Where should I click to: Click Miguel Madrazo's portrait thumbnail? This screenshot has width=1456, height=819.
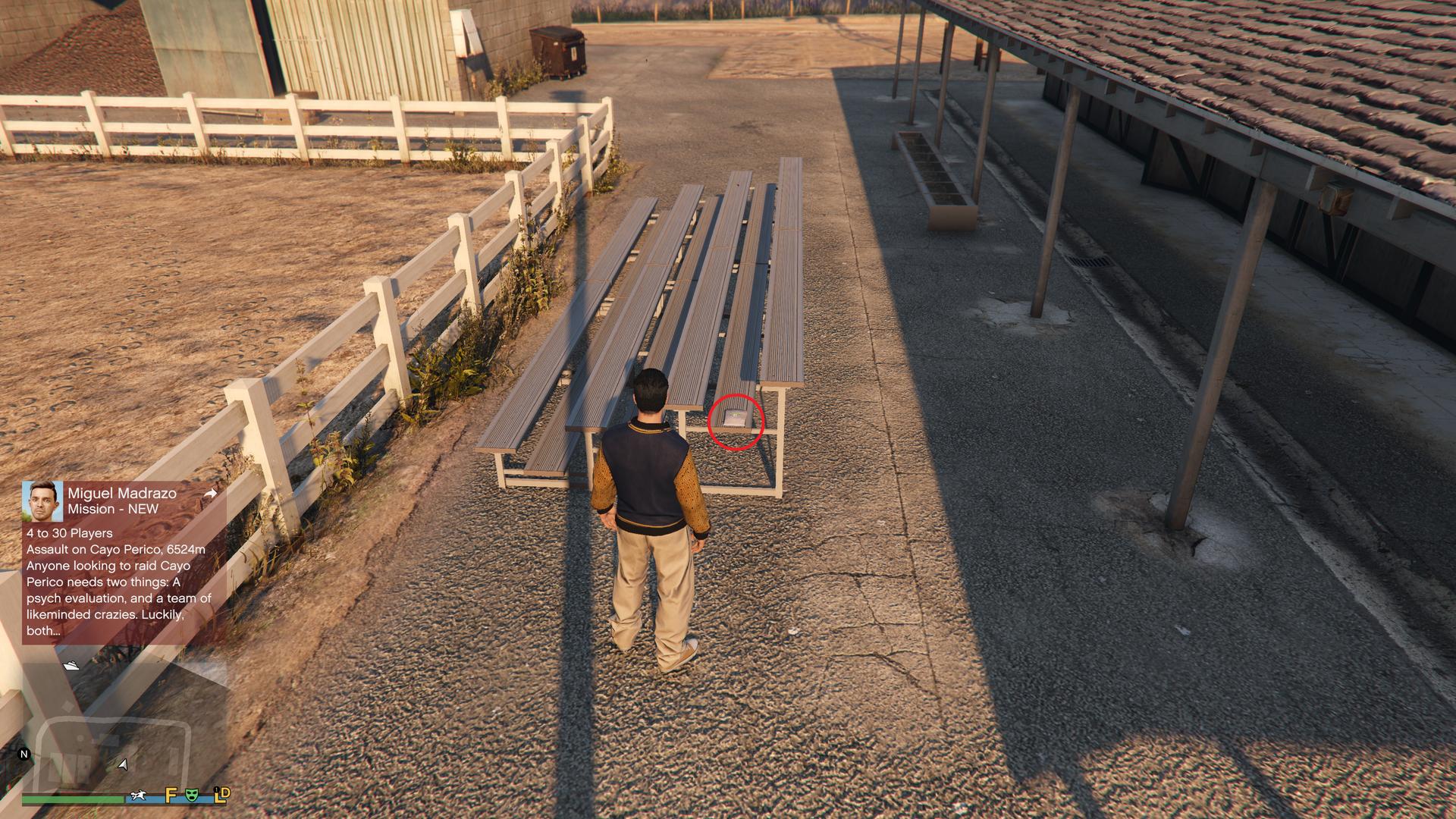click(x=42, y=500)
